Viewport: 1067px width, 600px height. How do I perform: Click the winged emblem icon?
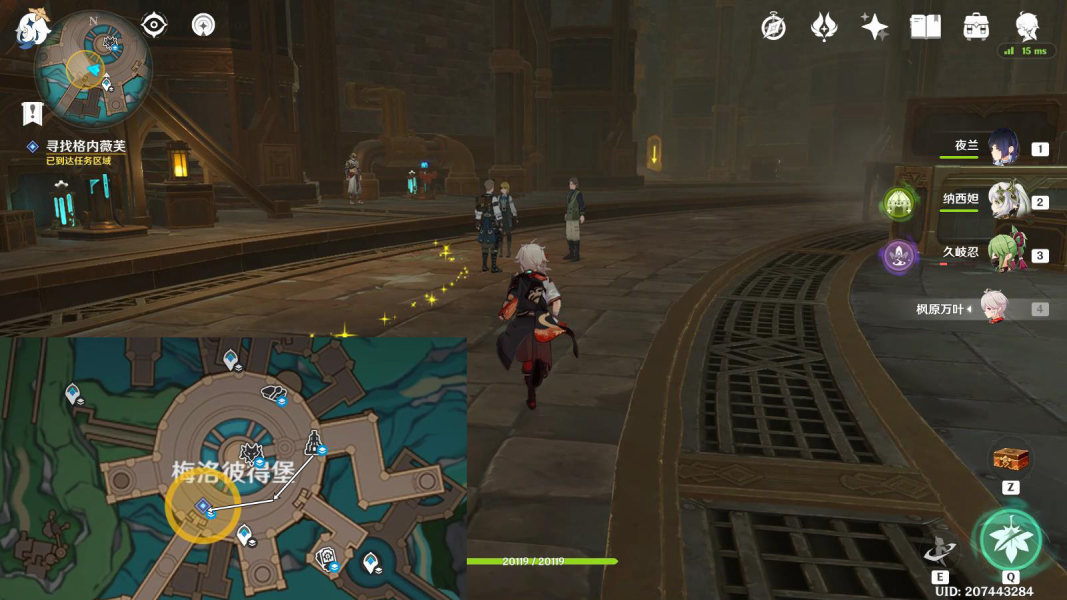click(x=824, y=27)
